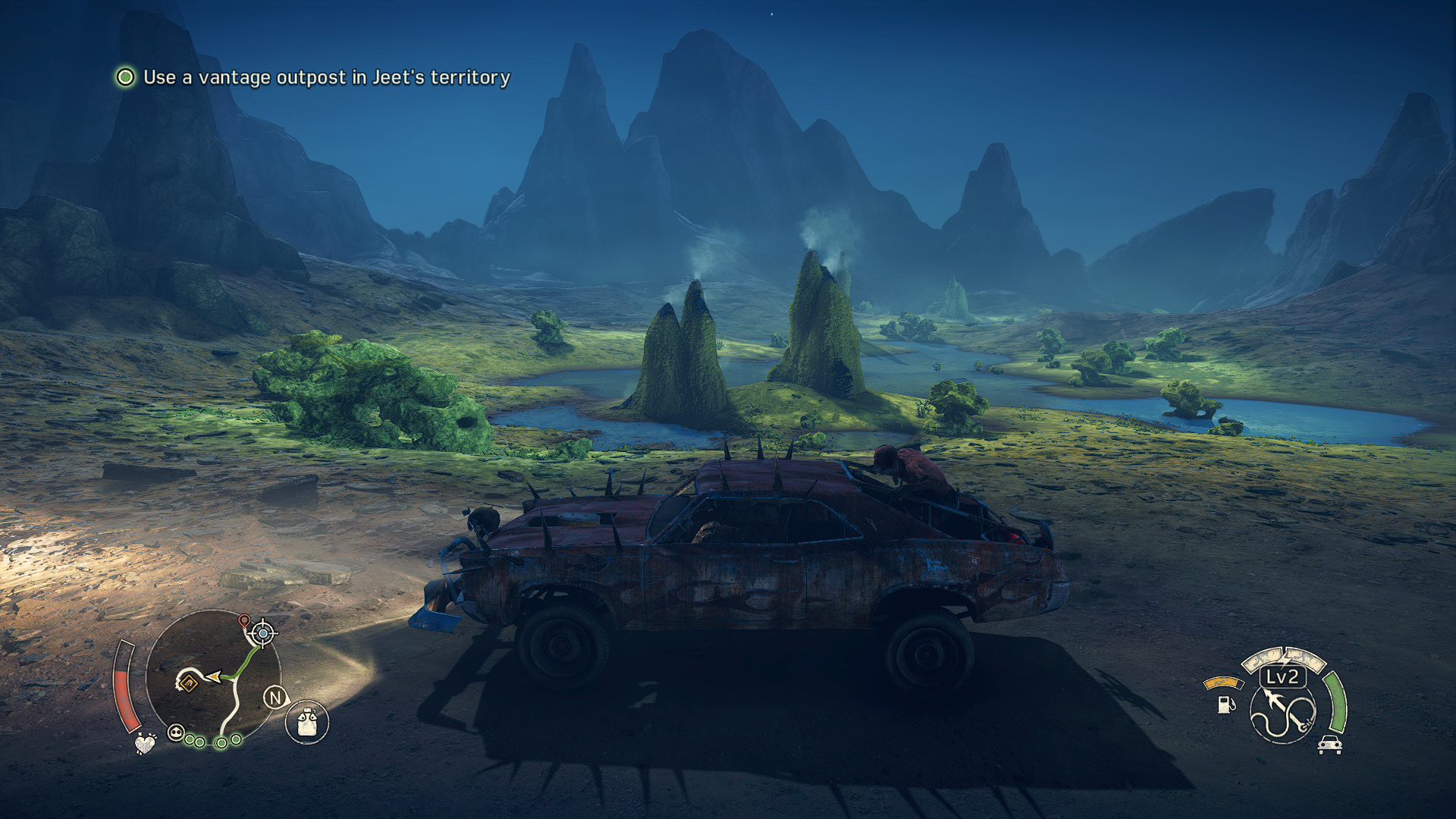Click the heart icon below the health bar

tap(145, 742)
